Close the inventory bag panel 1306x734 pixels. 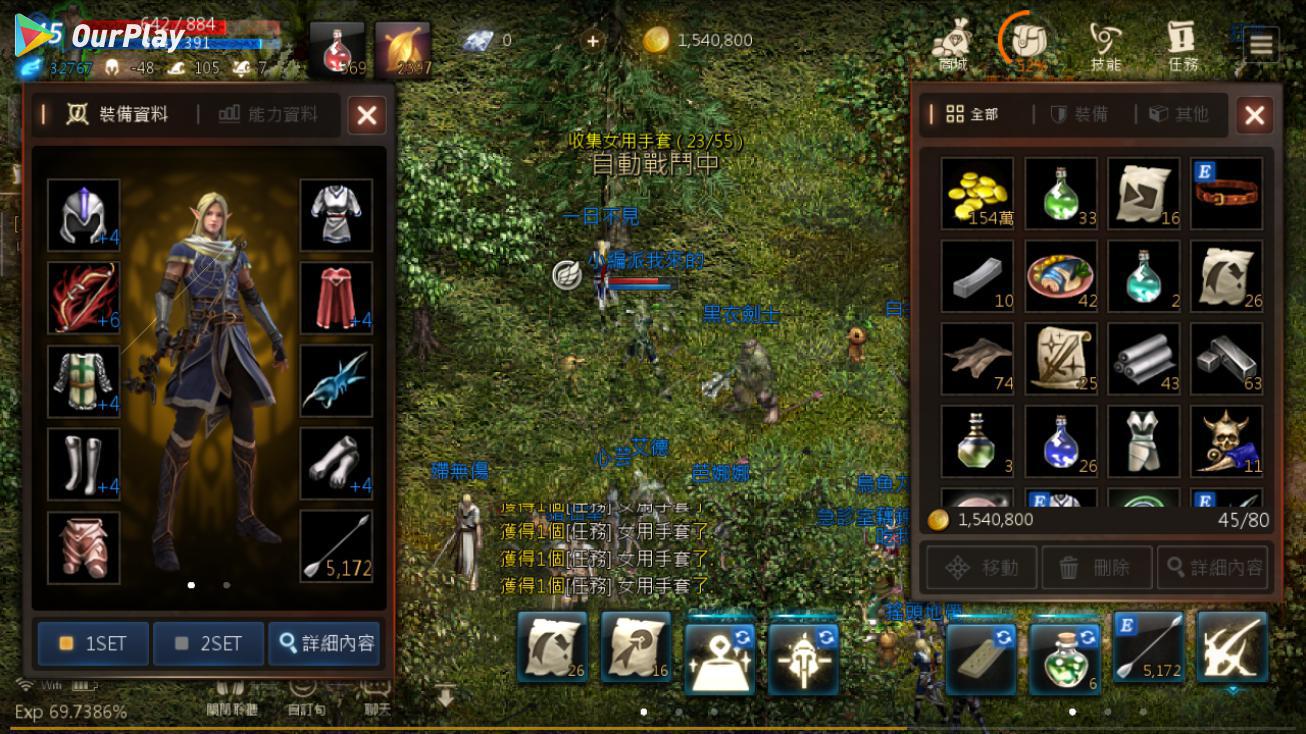[x=1254, y=116]
